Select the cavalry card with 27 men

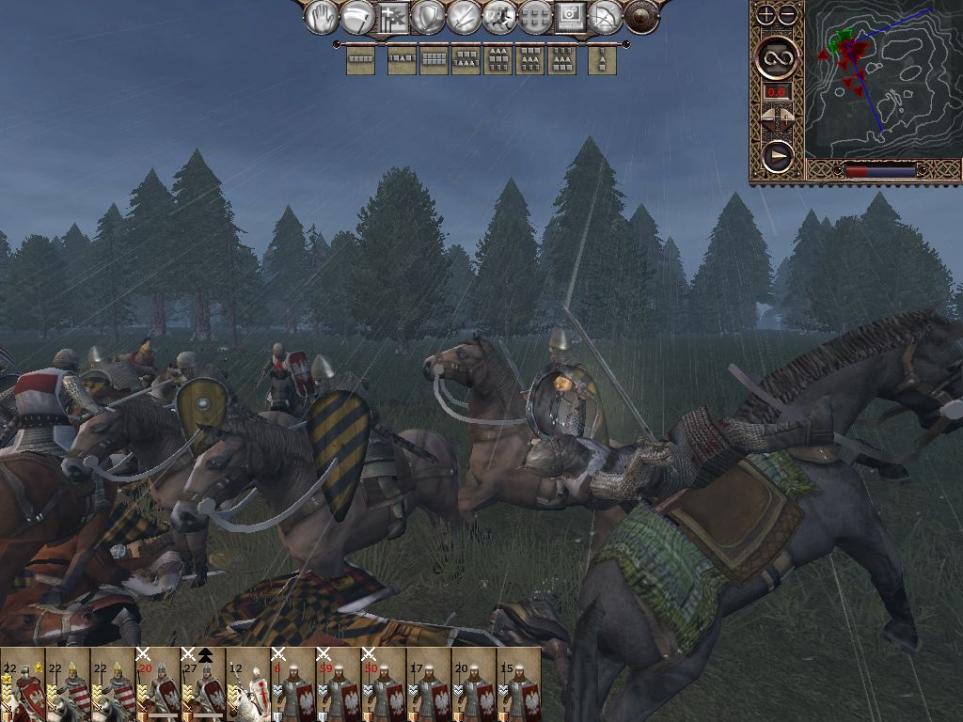tap(202, 685)
